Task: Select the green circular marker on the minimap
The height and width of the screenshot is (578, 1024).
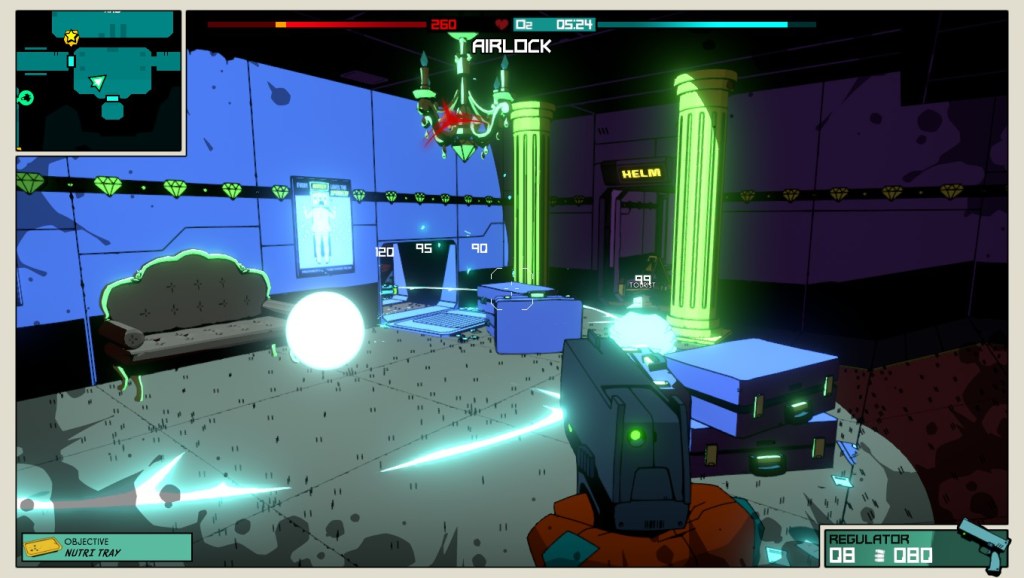Action: coord(26,97)
